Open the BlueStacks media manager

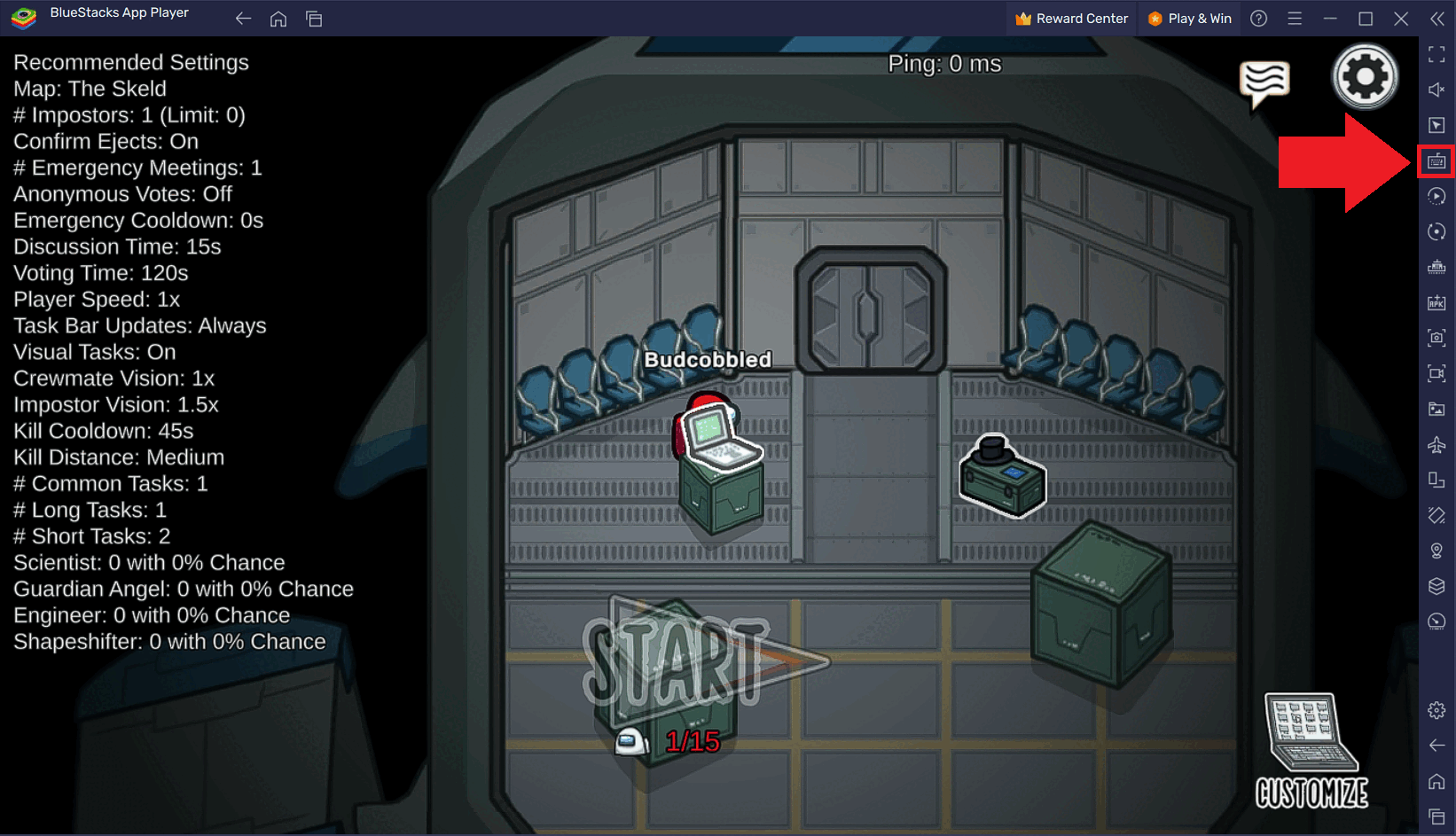point(1436,409)
